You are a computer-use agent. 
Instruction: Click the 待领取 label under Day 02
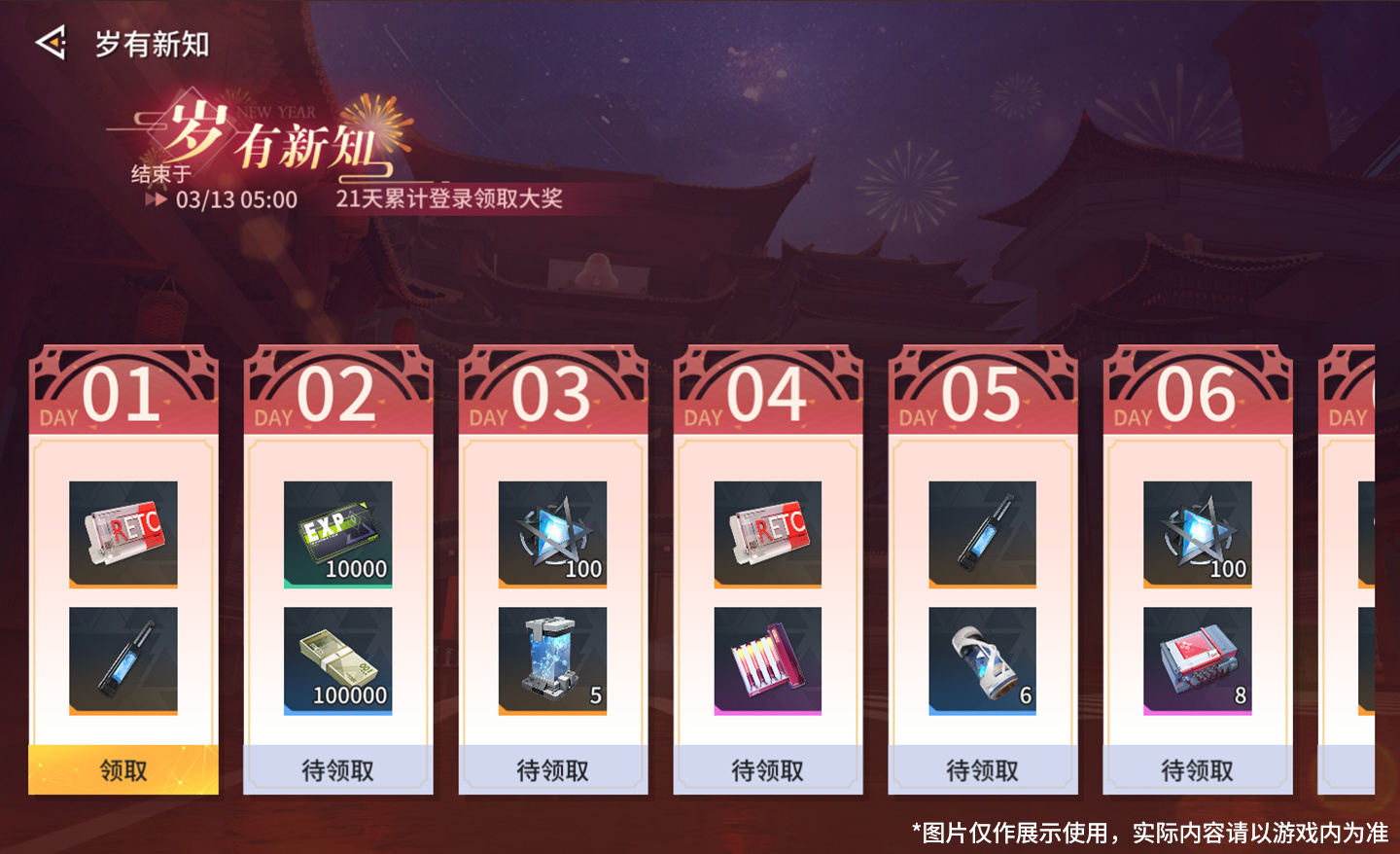tap(337, 769)
